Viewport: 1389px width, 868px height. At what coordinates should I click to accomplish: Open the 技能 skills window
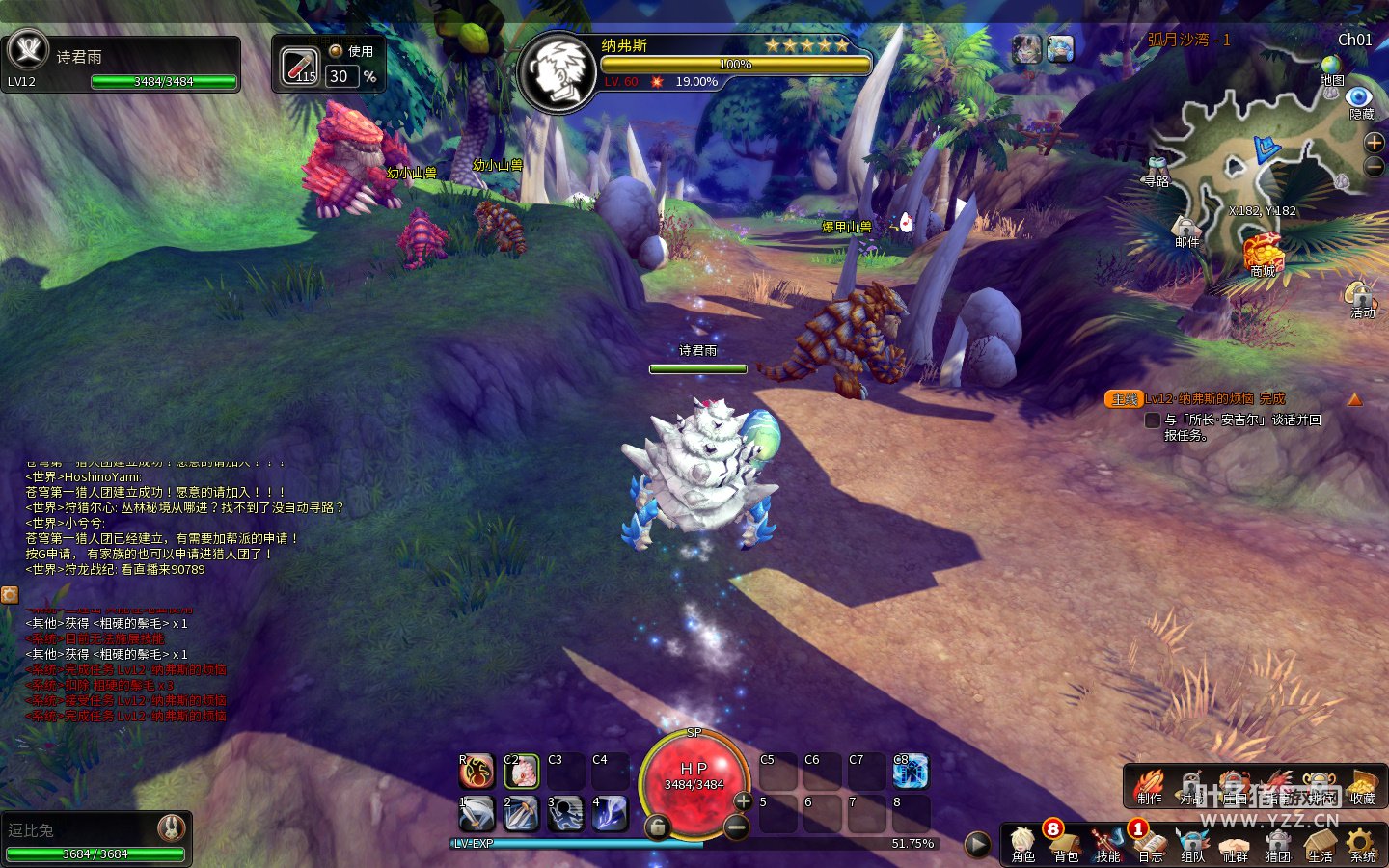click(x=1107, y=844)
